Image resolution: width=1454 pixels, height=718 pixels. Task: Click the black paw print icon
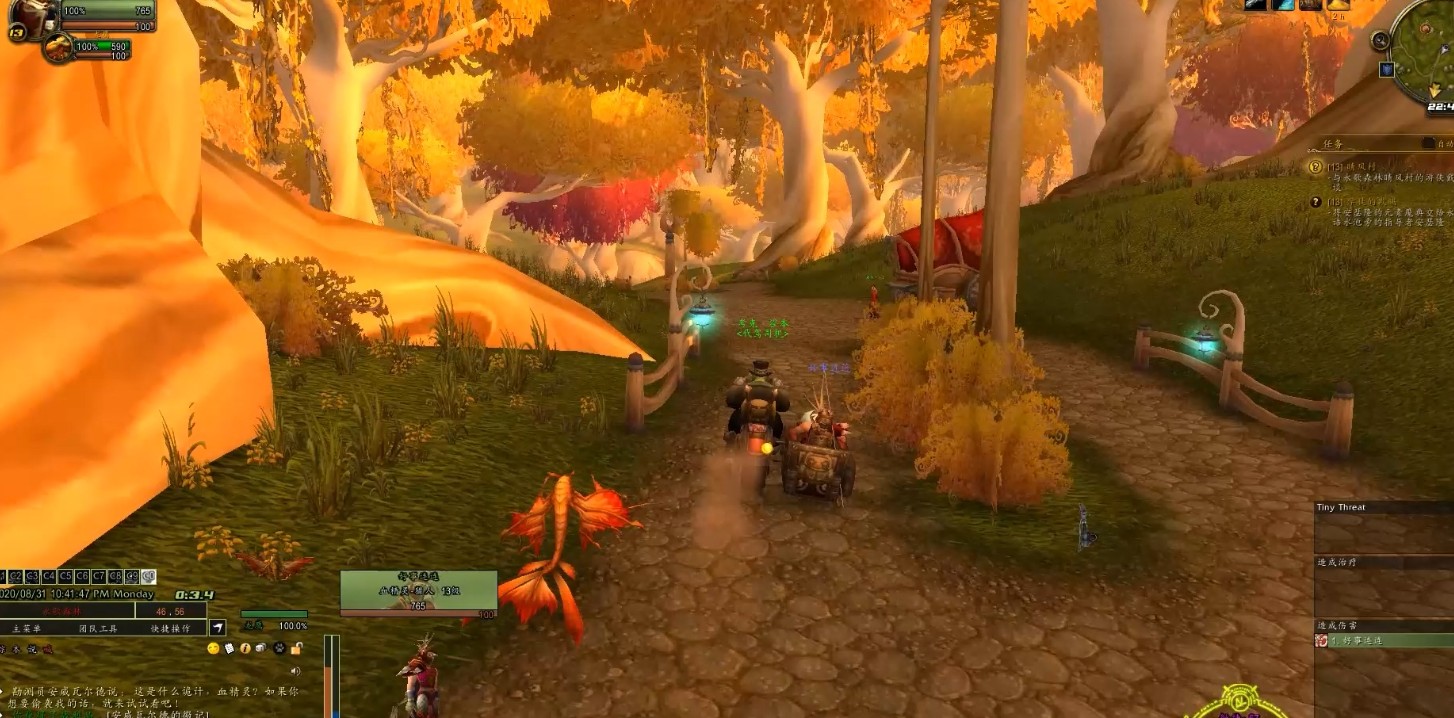point(278,649)
